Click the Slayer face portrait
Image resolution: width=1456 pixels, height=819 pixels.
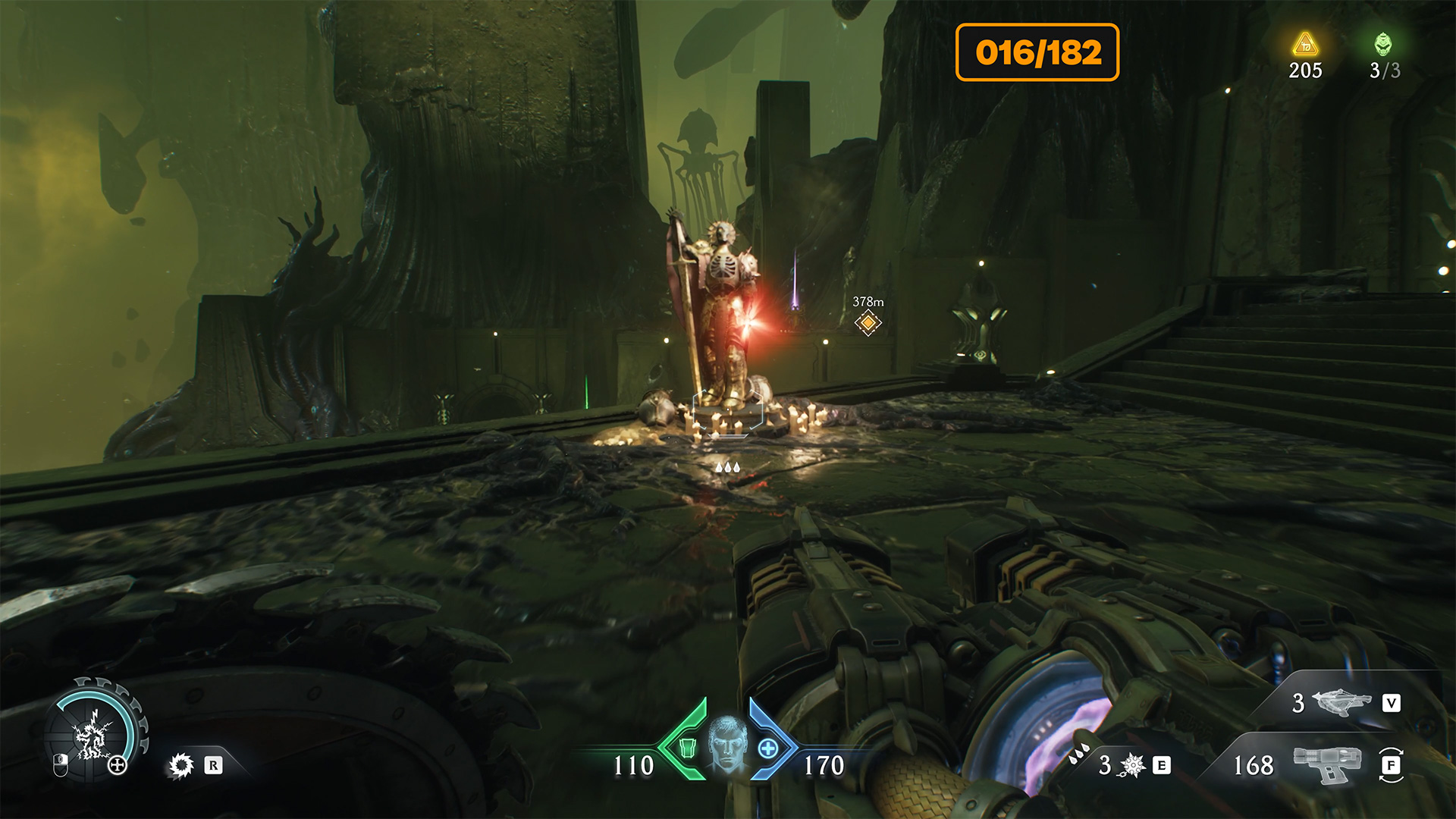727,744
